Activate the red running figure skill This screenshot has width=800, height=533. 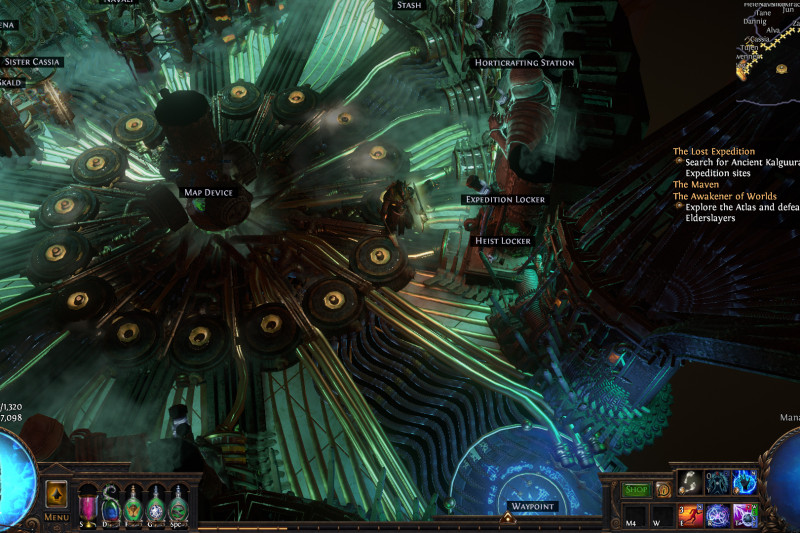pos(690,515)
